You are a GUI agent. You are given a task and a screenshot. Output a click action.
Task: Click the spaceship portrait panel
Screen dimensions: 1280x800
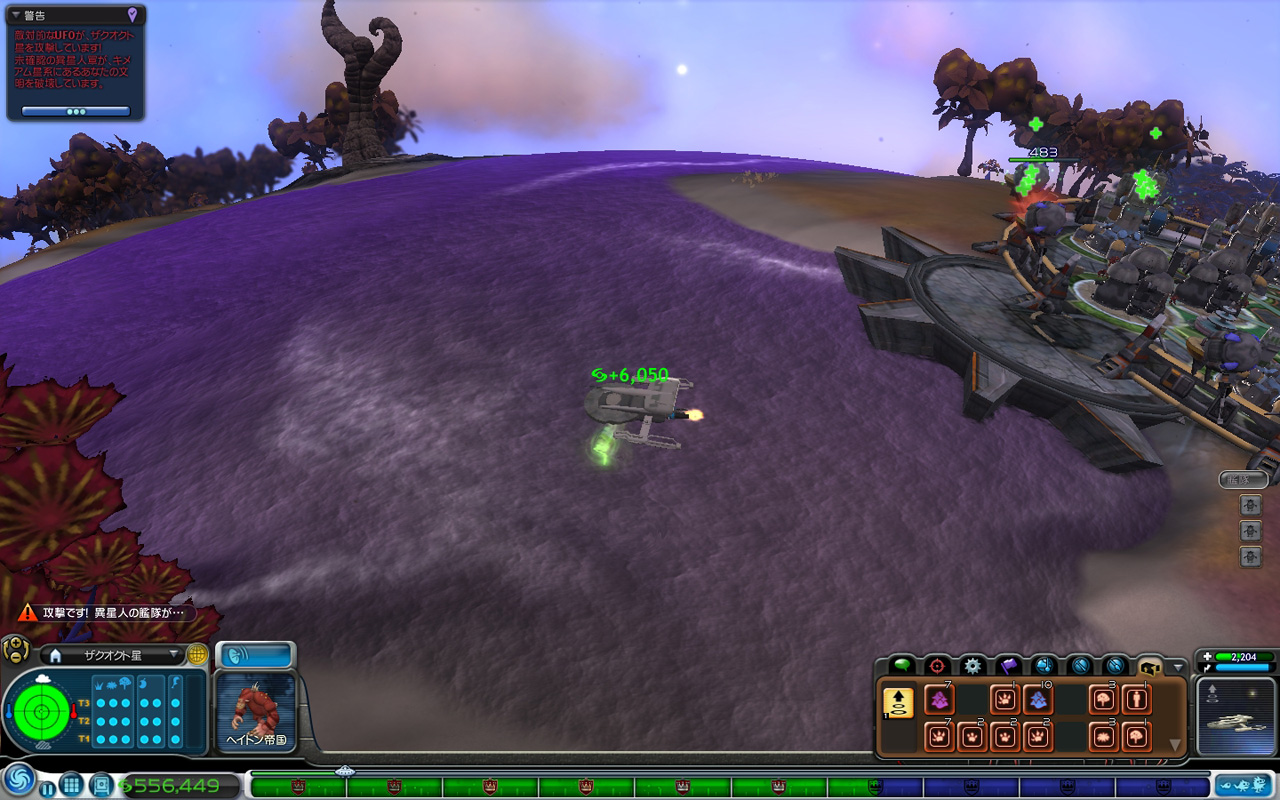pos(1236,716)
